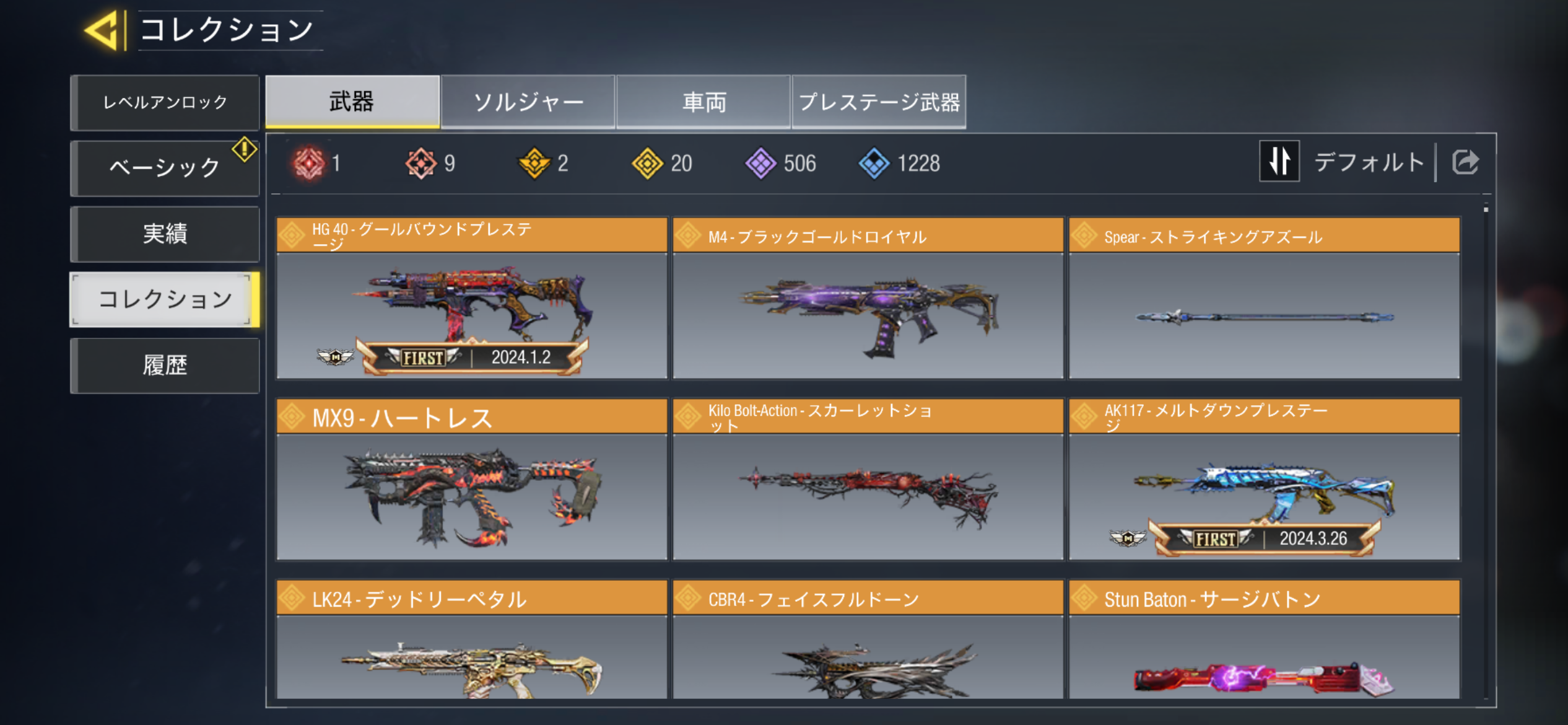1568x725 pixels.
Task: Open the プレステージ武器 tab
Action: coord(879,102)
